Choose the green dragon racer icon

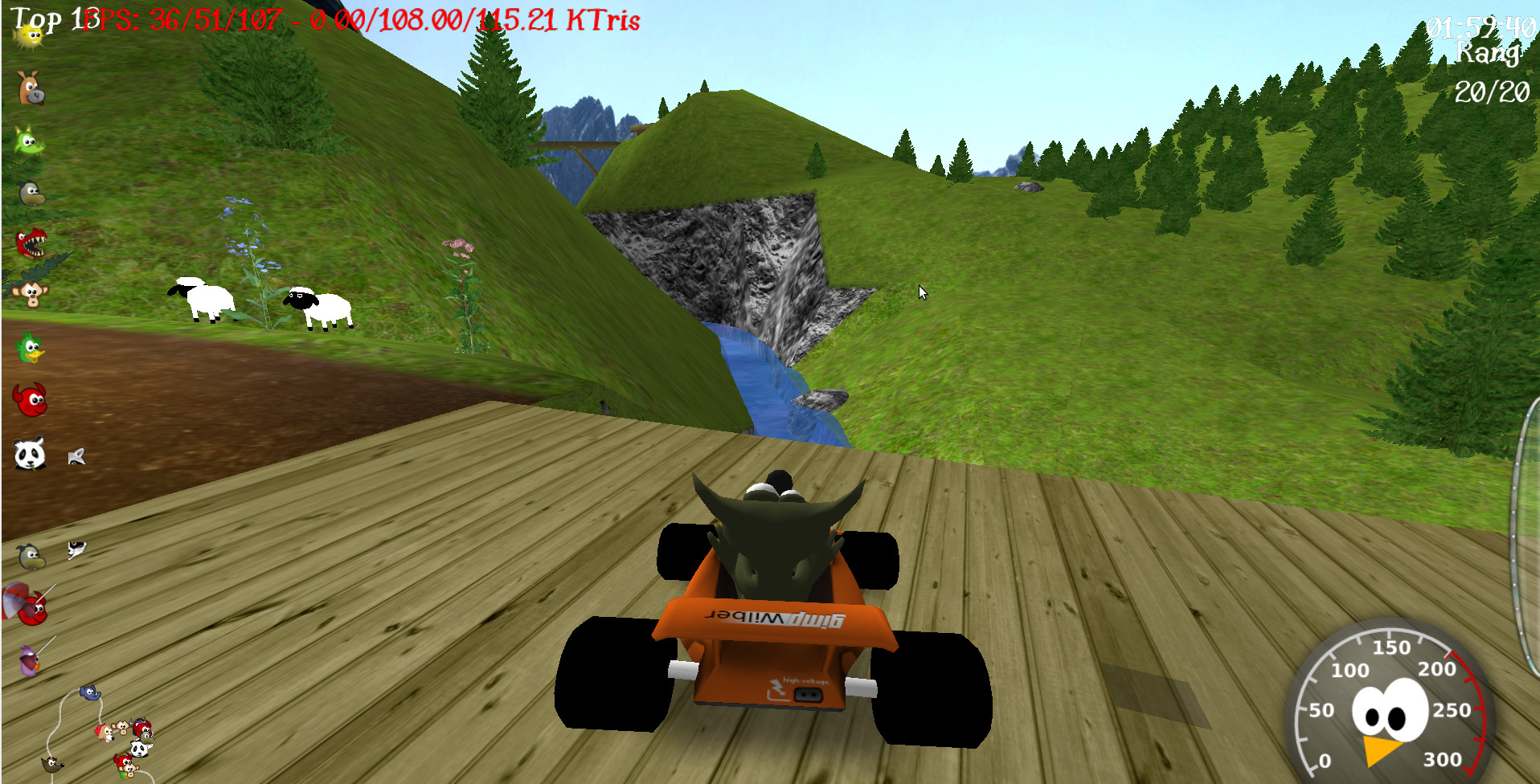pyautogui.click(x=29, y=141)
